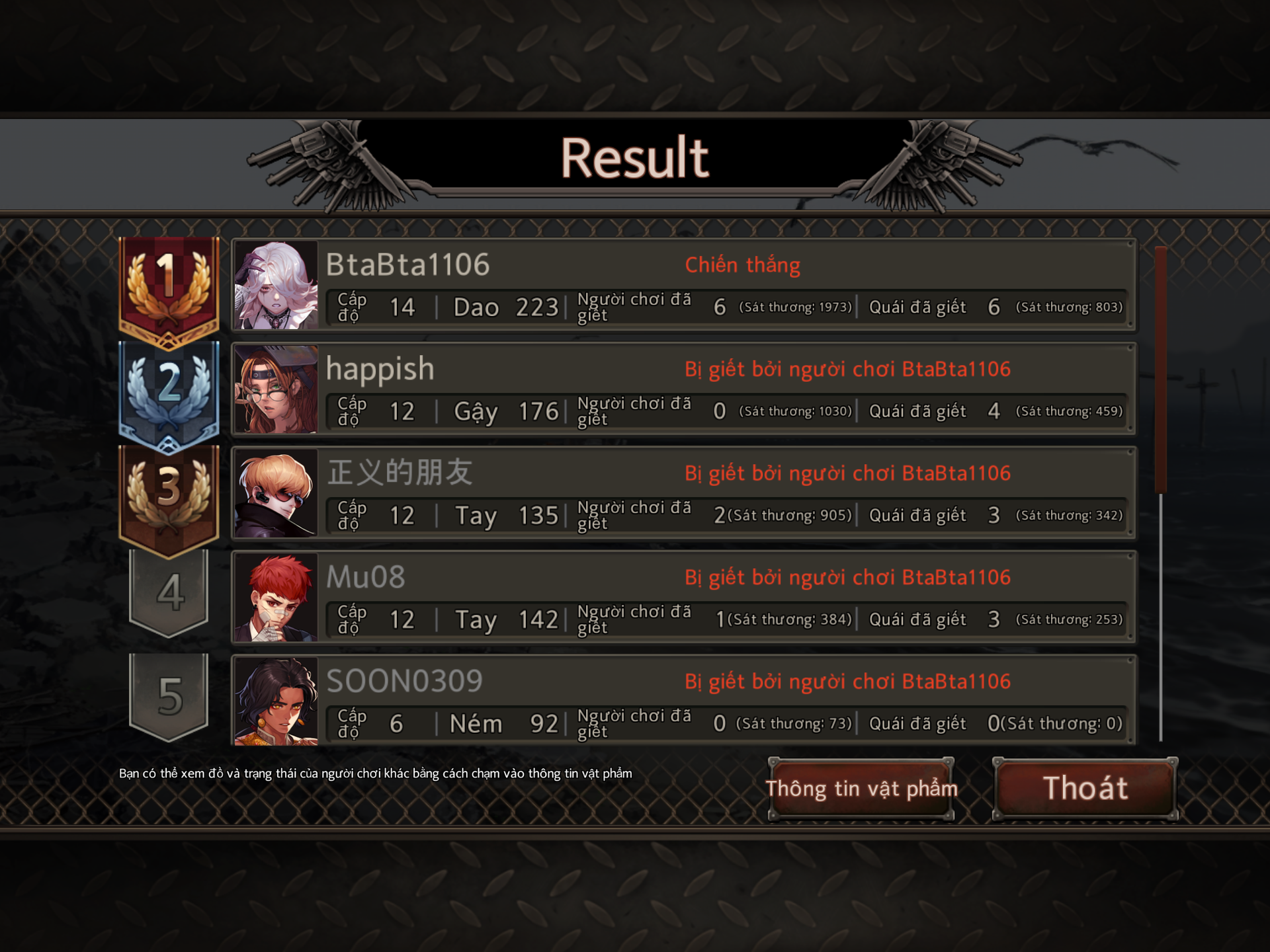Screen dimensions: 1270x952
Task: Click the red results list scrollbar
Action: click(1160, 370)
